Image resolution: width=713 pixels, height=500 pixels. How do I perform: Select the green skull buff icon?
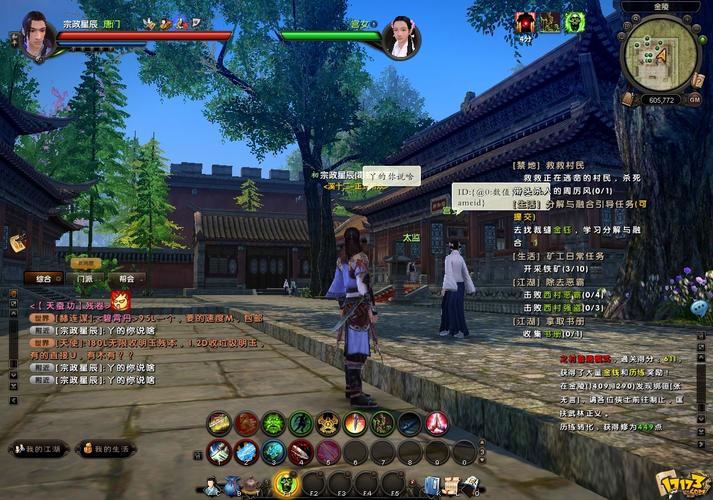(x=573, y=22)
